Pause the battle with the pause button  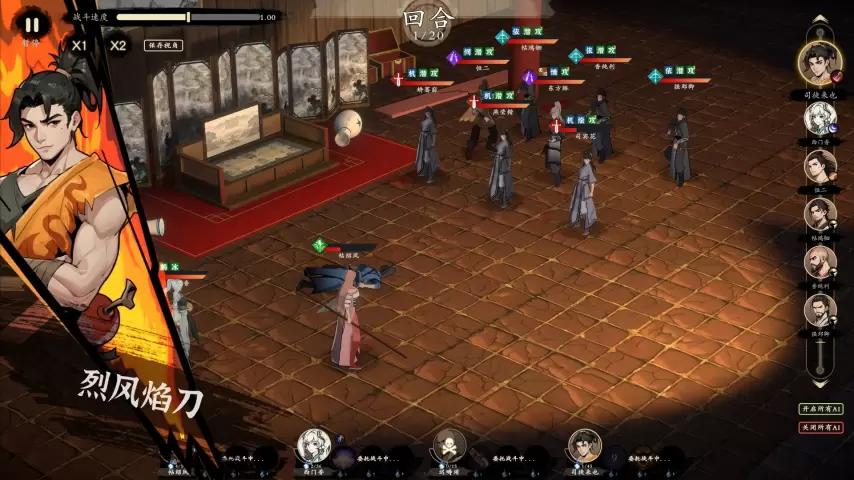pyautogui.click(x=31, y=24)
